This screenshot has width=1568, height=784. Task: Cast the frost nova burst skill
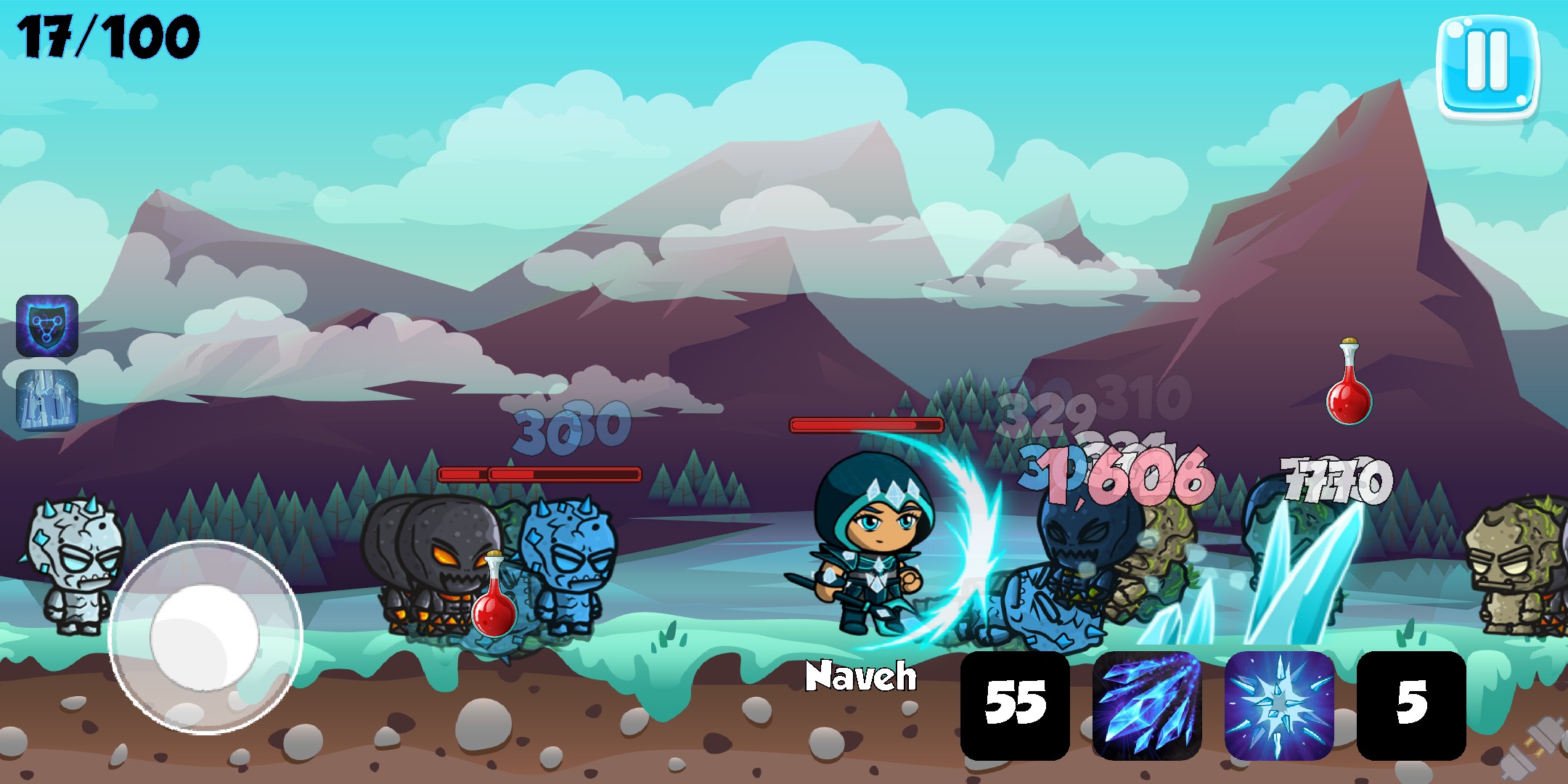pos(1279,706)
